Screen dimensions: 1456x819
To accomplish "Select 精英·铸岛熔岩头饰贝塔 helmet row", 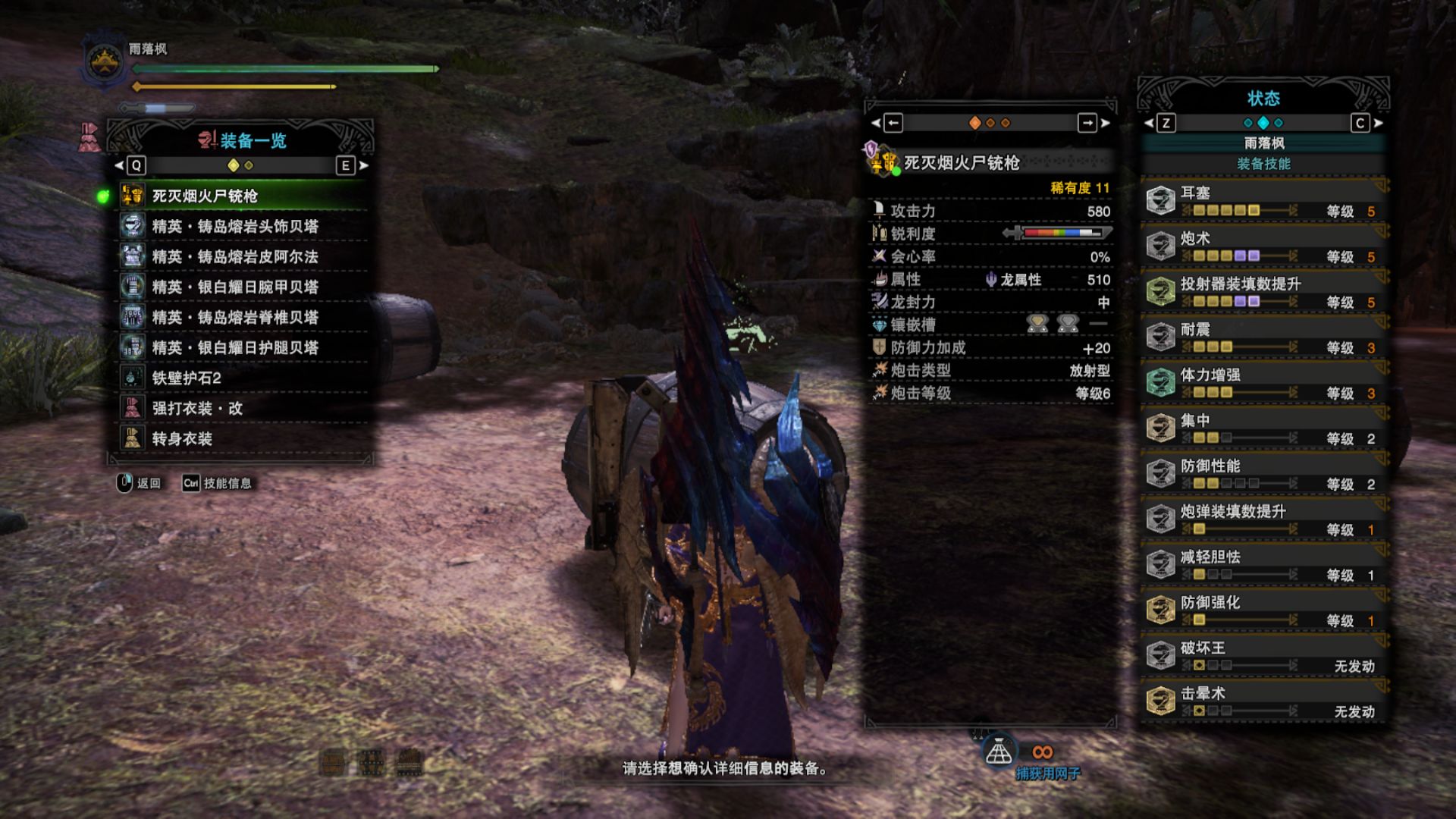I will (x=243, y=227).
